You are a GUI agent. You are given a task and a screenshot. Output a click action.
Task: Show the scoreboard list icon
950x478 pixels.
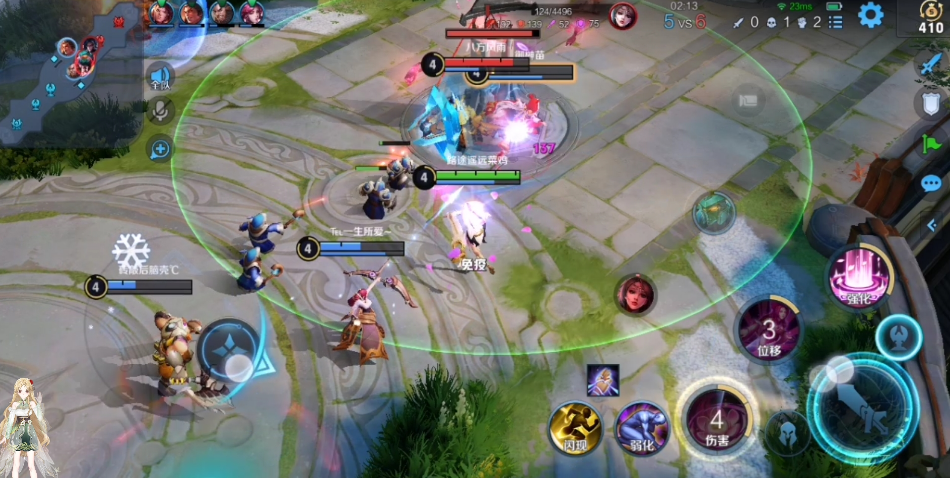pos(835,21)
